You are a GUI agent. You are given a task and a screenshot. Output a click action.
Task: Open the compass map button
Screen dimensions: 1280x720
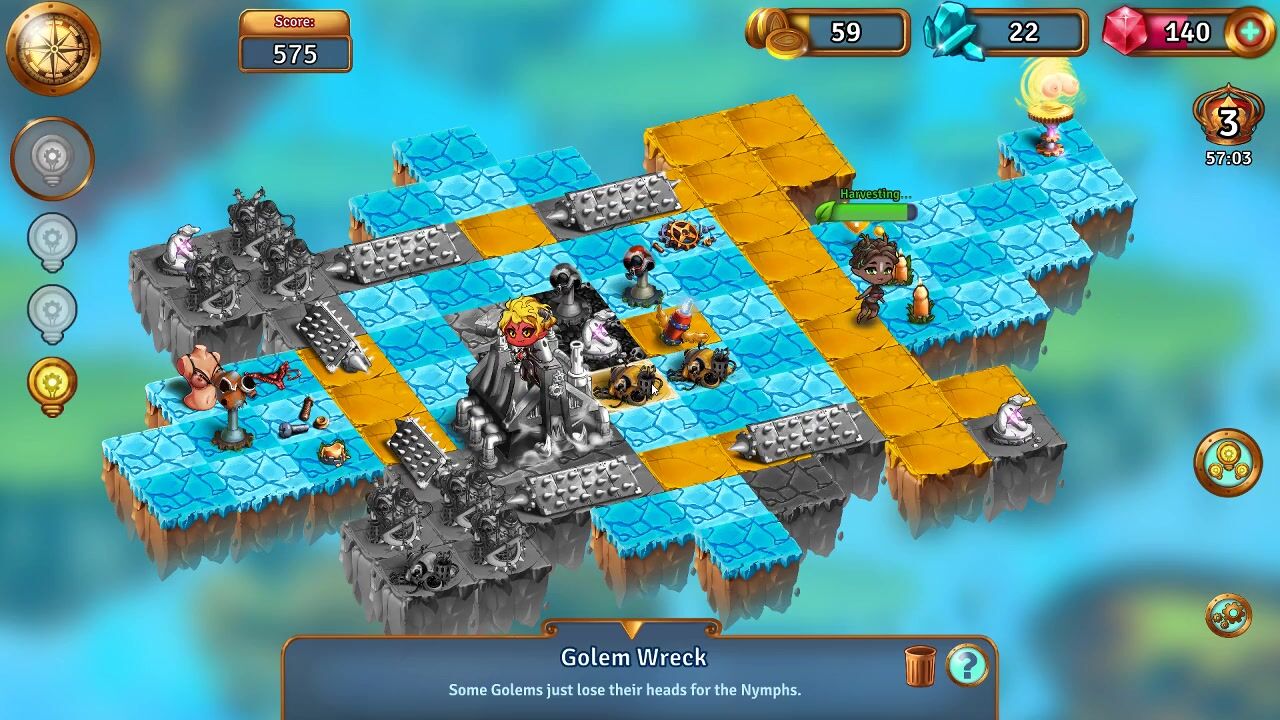(53, 47)
